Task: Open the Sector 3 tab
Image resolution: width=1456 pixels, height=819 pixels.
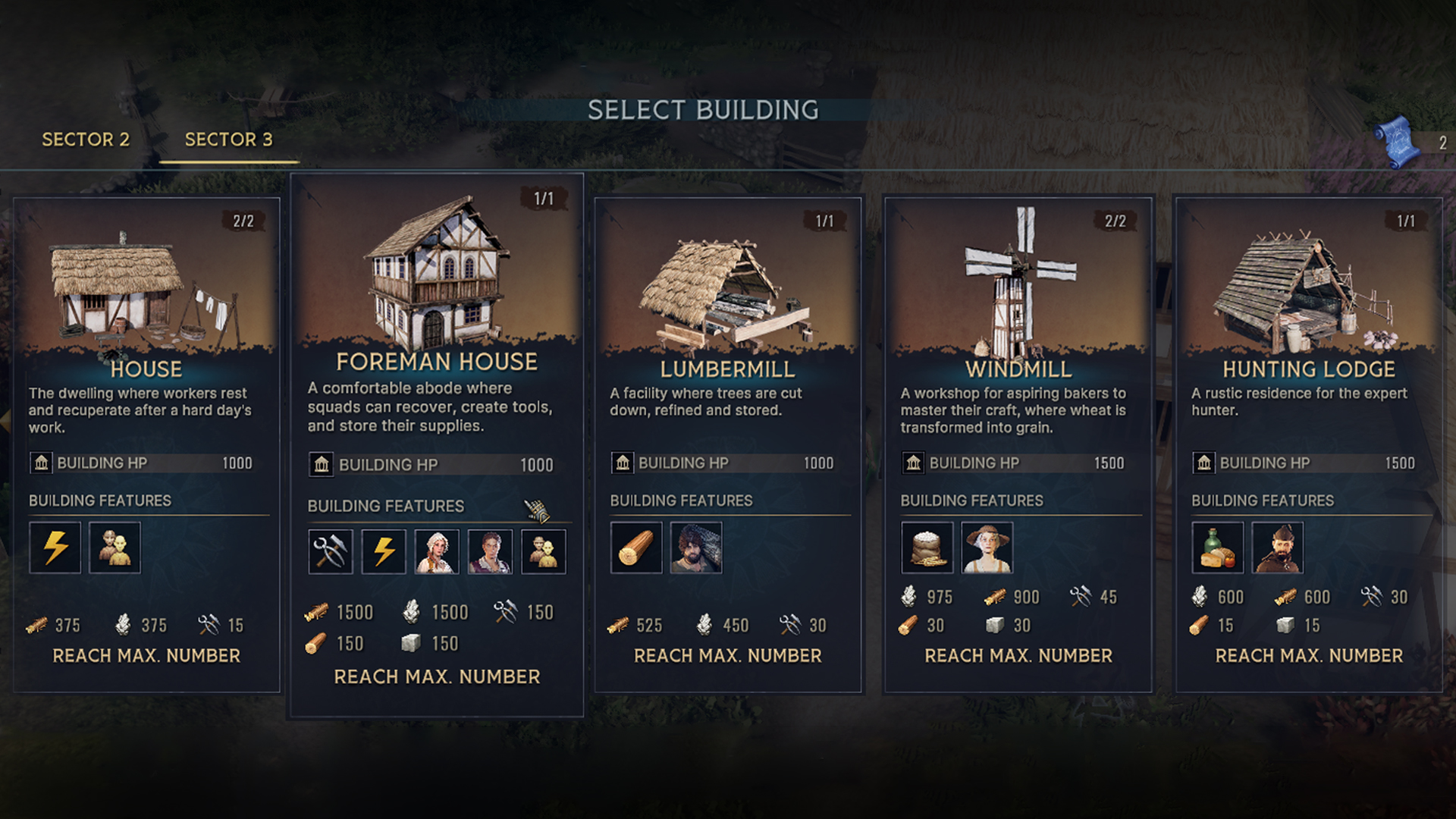Action: coord(228,140)
